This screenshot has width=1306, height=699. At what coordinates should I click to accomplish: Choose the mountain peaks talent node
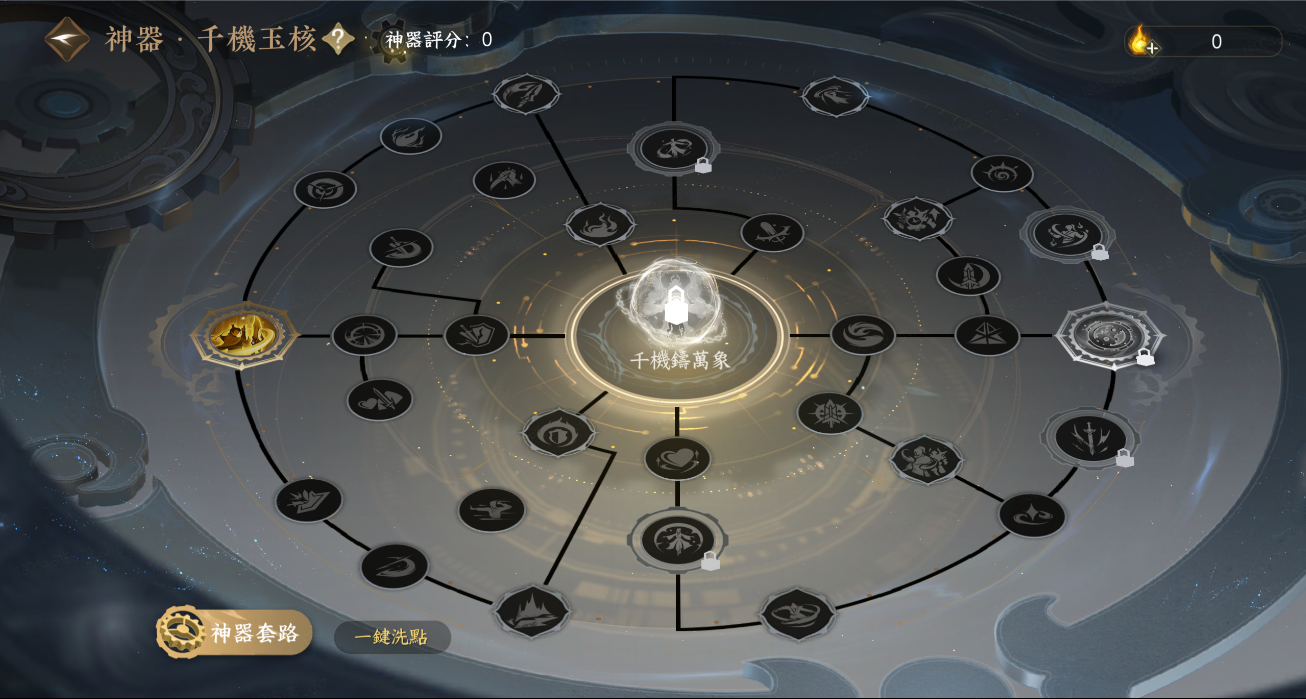532,611
